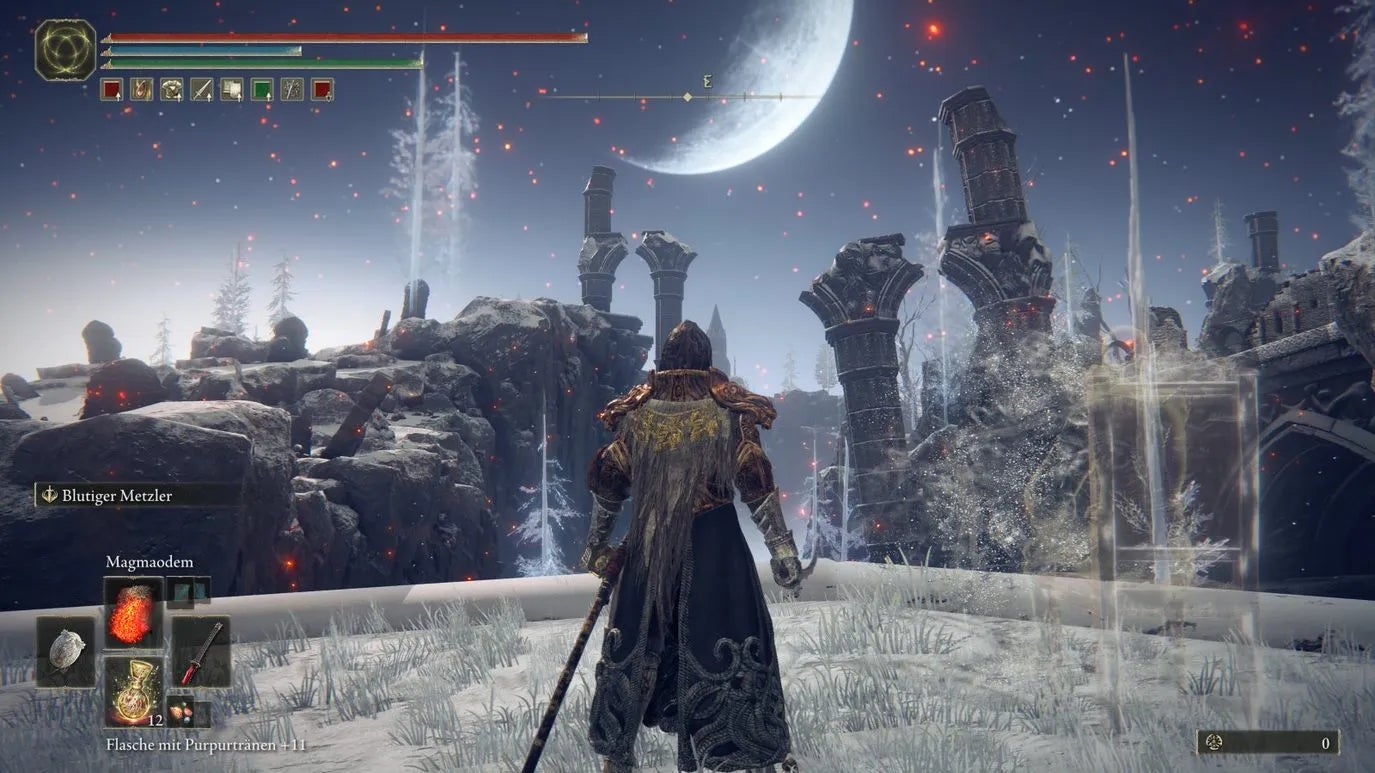Inspect the sword attack buff status icon
The height and width of the screenshot is (773, 1375).
201,90
